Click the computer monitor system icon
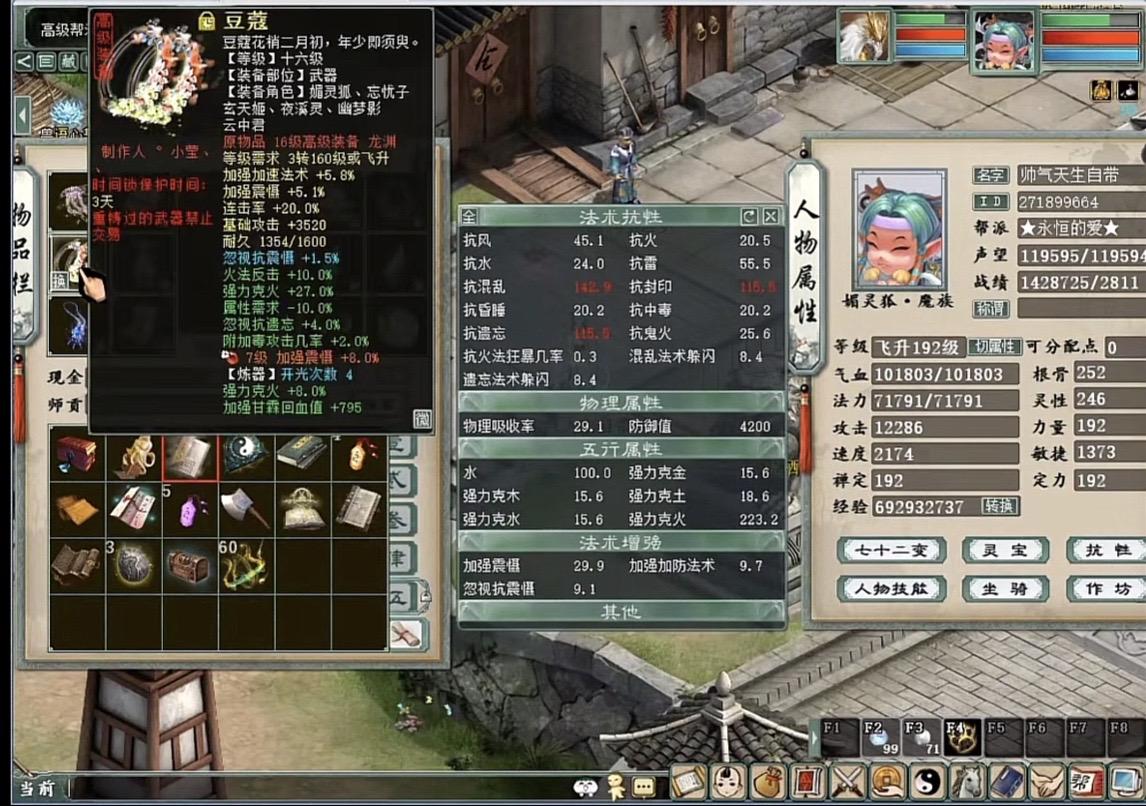Screen dimensions: 1146x806 tap(1128, 781)
